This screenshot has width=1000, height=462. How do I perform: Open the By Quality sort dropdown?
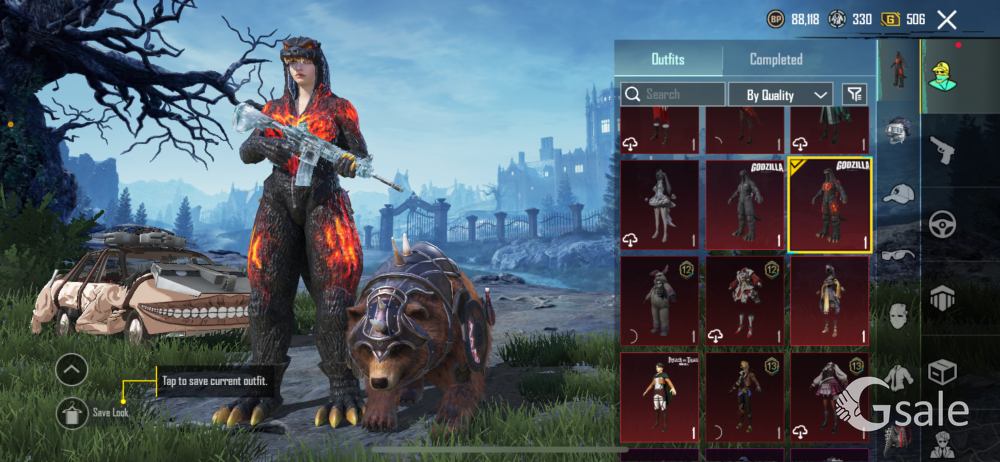[787, 94]
